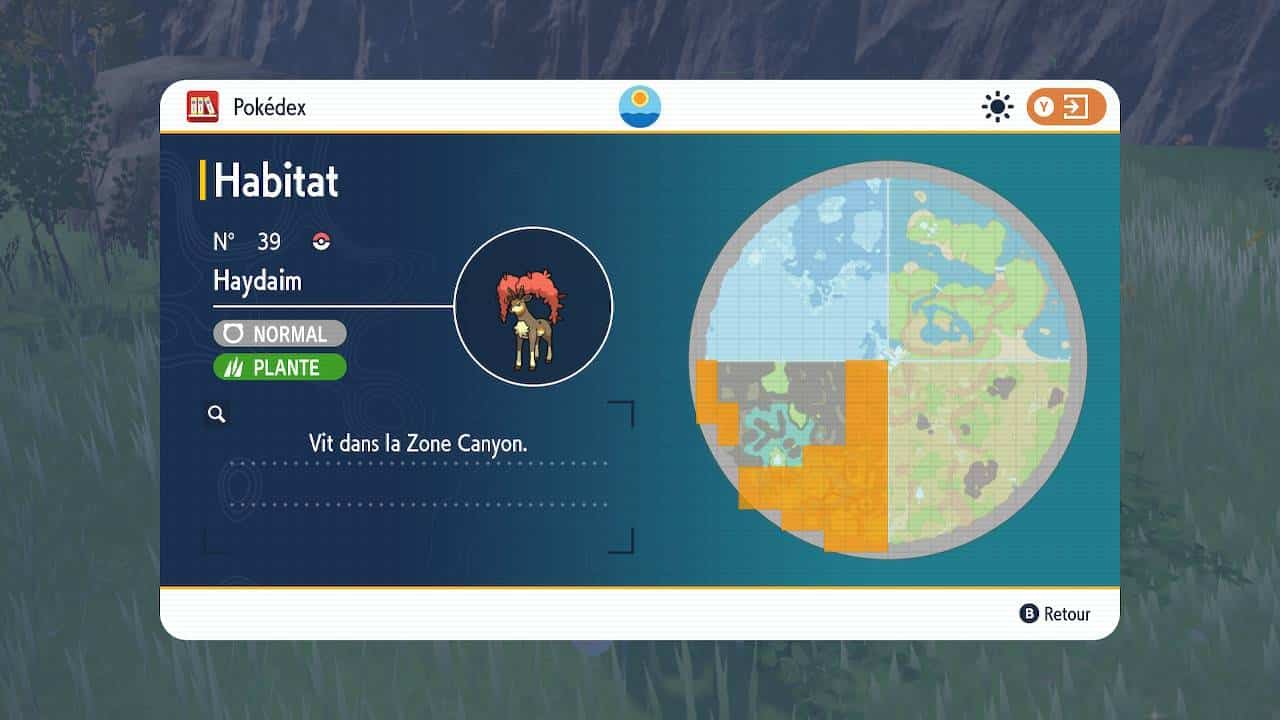Click the sunrise emblem in the header
The height and width of the screenshot is (720, 1280).
[x=640, y=106]
